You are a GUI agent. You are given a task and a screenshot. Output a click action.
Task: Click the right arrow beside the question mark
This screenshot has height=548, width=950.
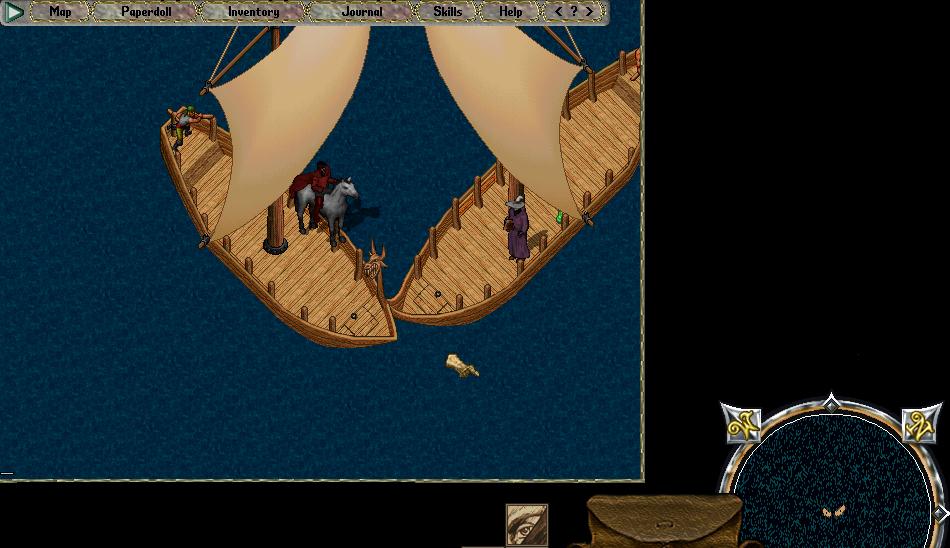(x=590, y=12)
